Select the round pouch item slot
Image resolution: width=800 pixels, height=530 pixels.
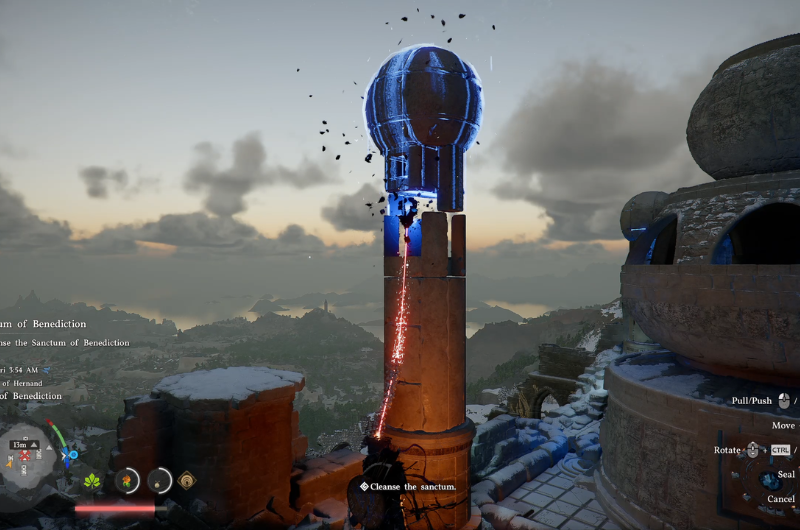(x=159, y=481)
